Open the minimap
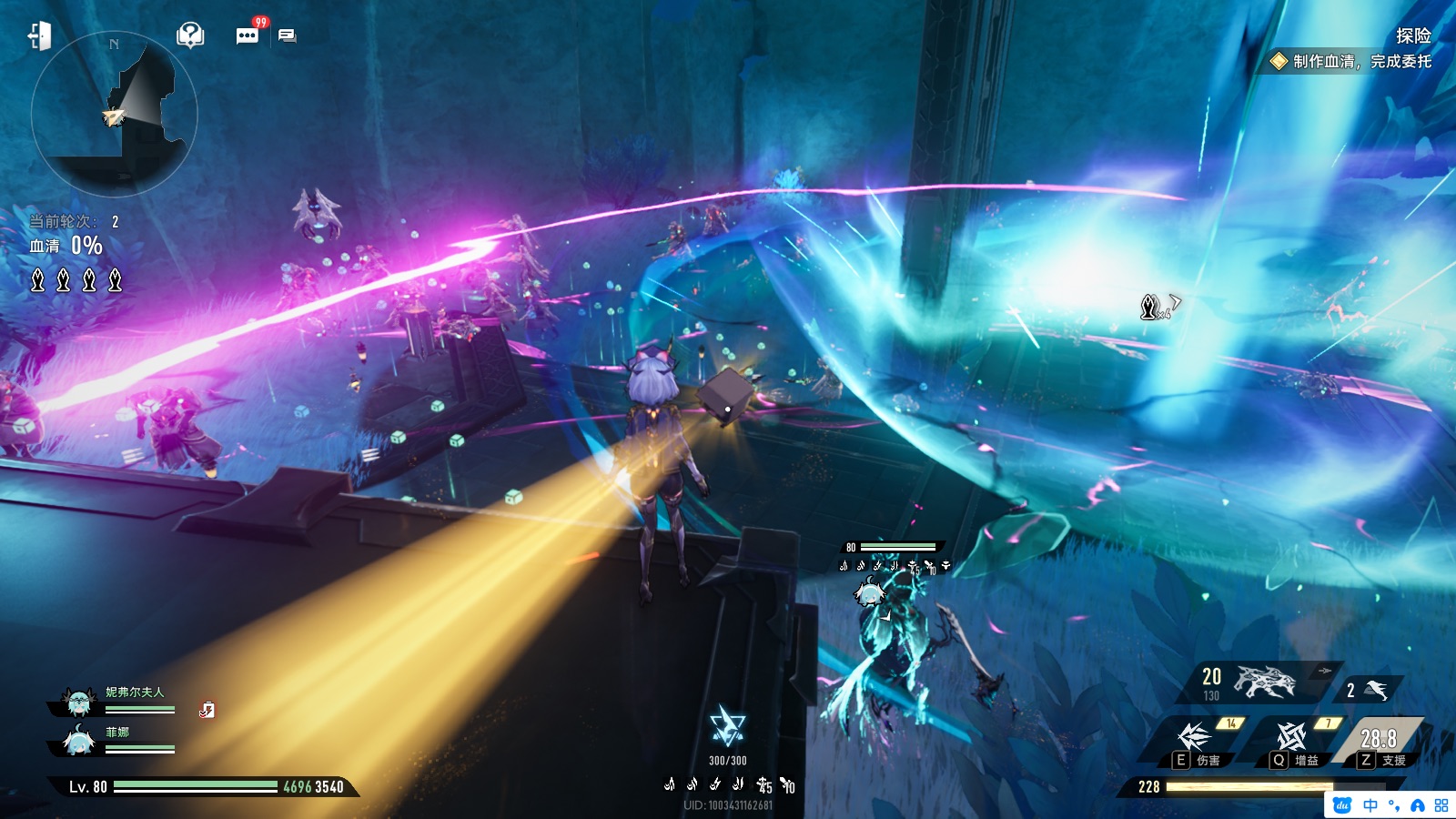 tap(114, 116)
